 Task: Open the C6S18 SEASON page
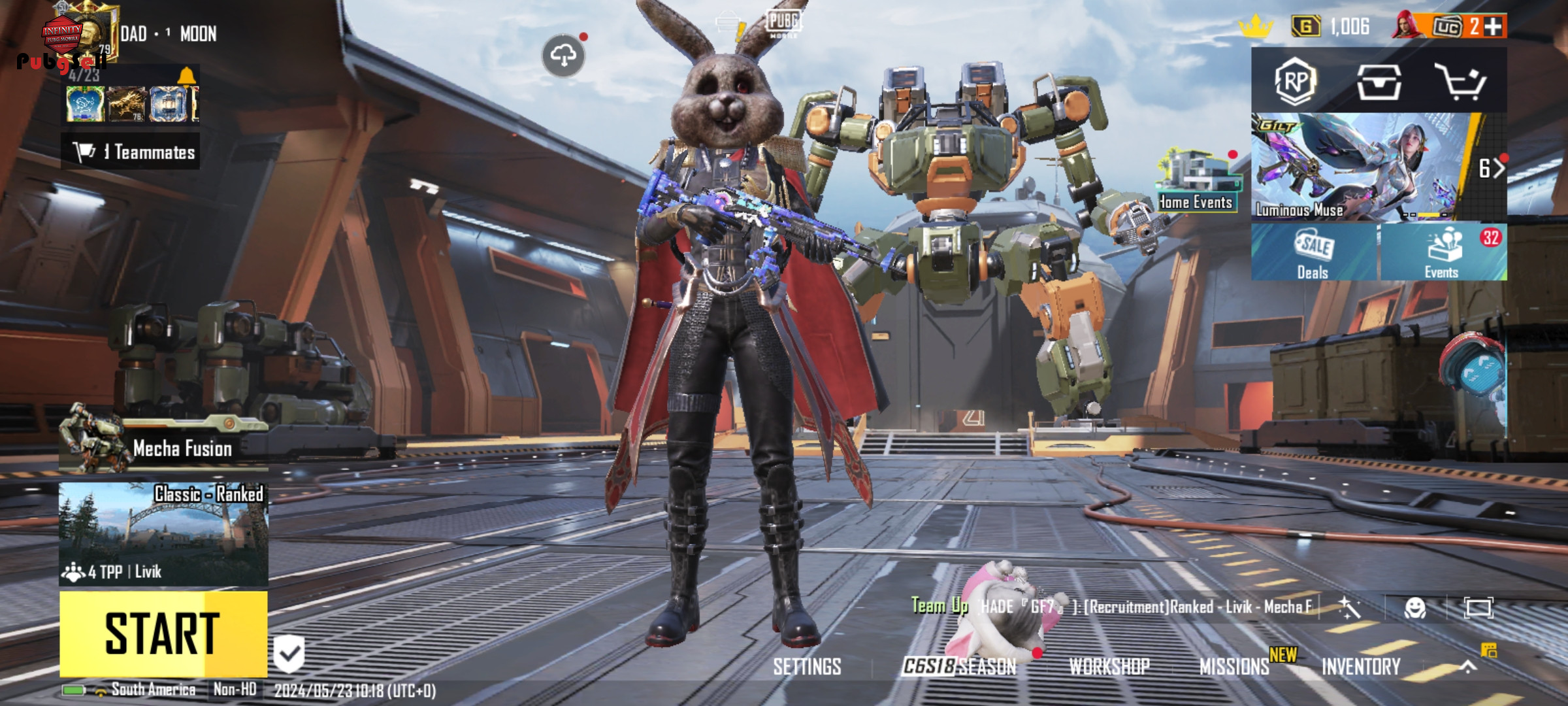[958, 667]
